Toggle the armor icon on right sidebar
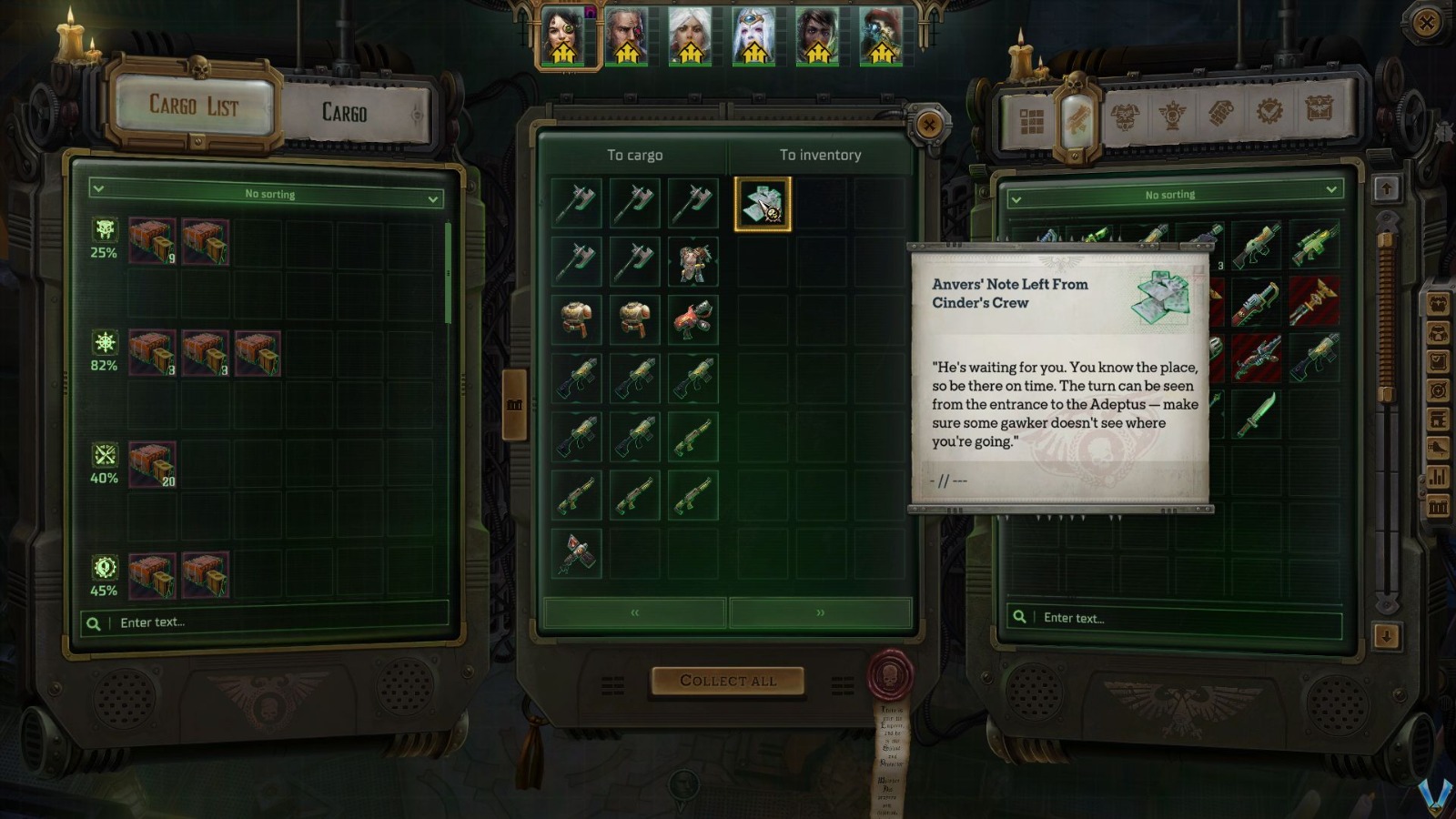 (x=1438, y=303)
